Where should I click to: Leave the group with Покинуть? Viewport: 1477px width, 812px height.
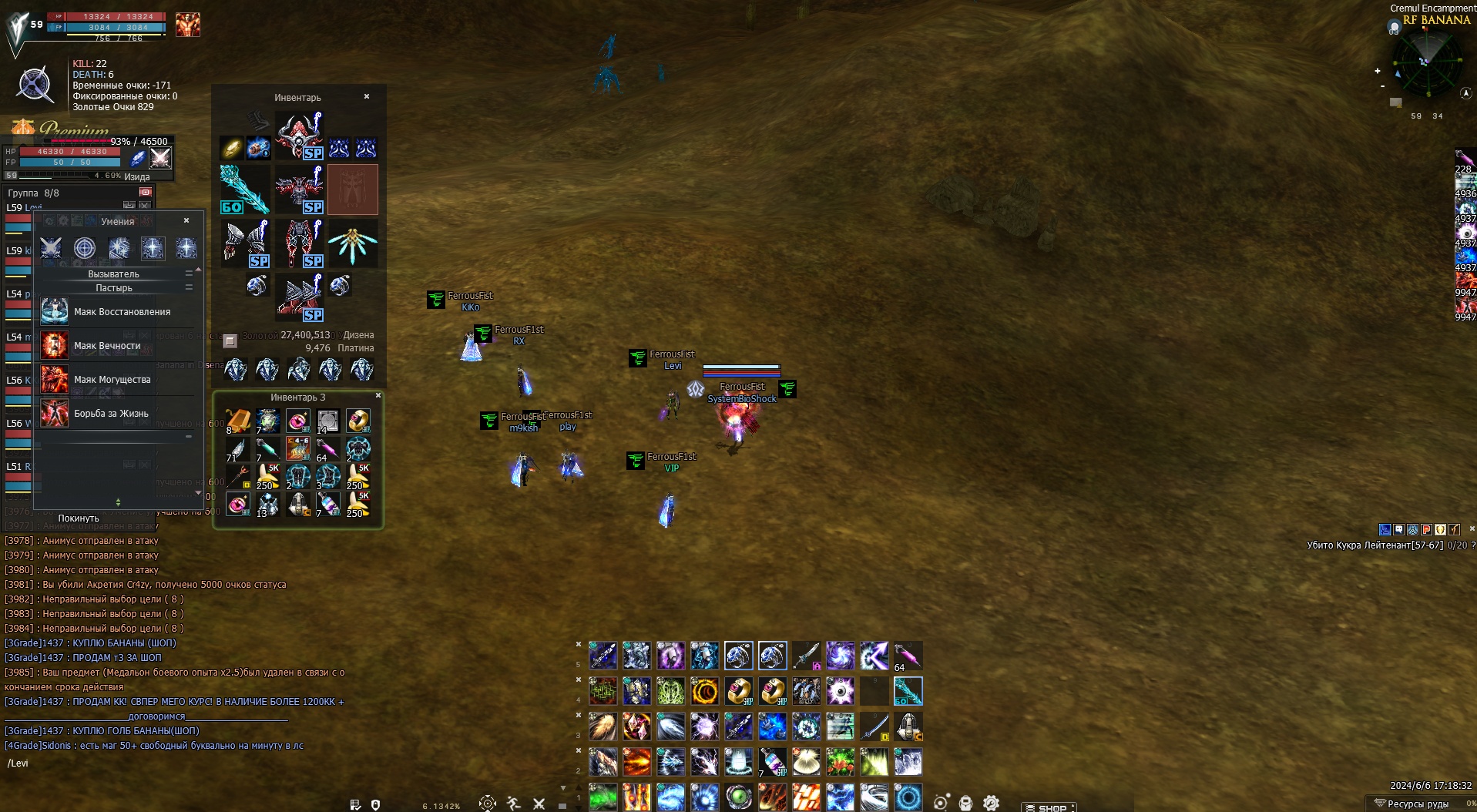(79, 518)
